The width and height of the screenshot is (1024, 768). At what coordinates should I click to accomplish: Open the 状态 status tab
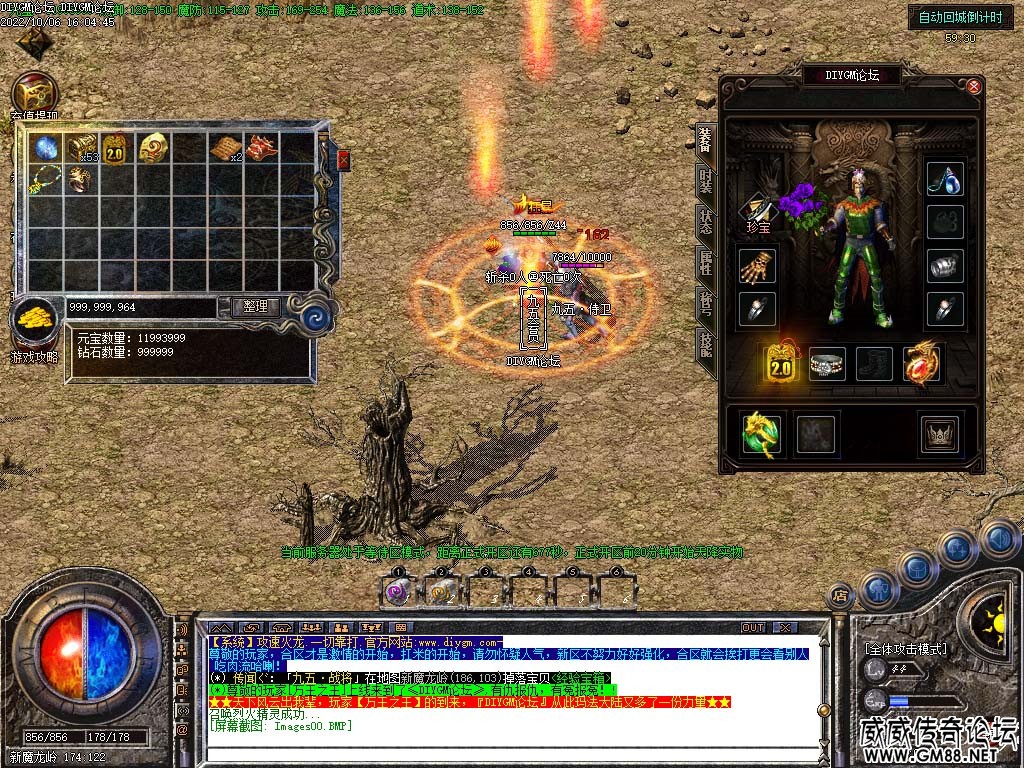tap(705, 222)
